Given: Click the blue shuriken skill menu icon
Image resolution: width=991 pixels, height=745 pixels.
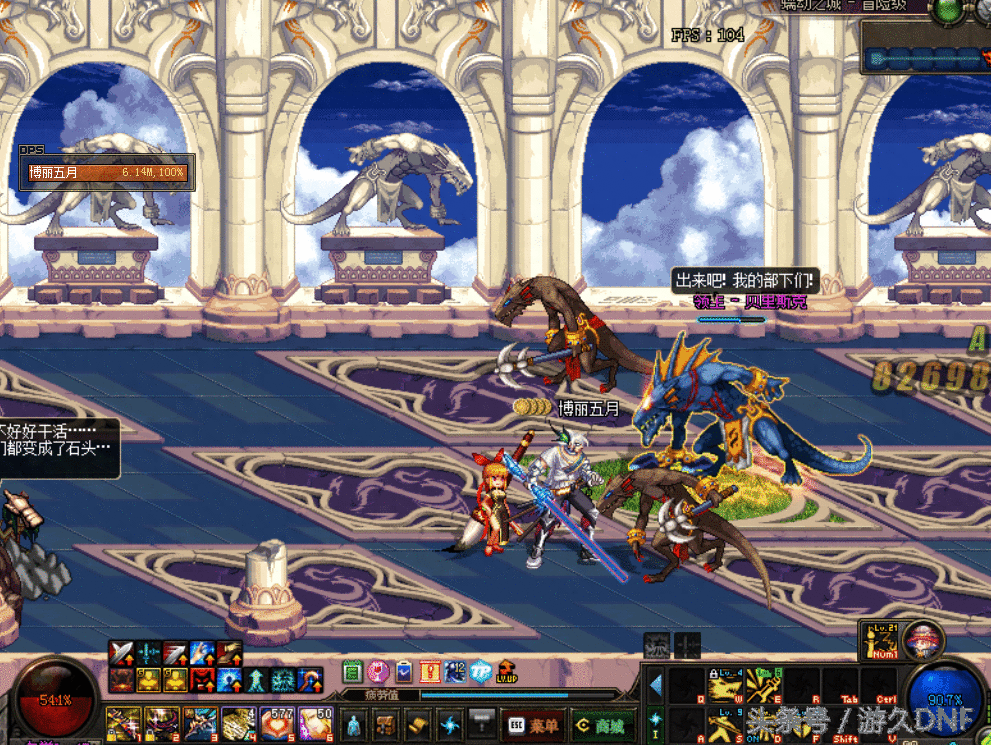Looking at the screenshot, I should (450, 723).
